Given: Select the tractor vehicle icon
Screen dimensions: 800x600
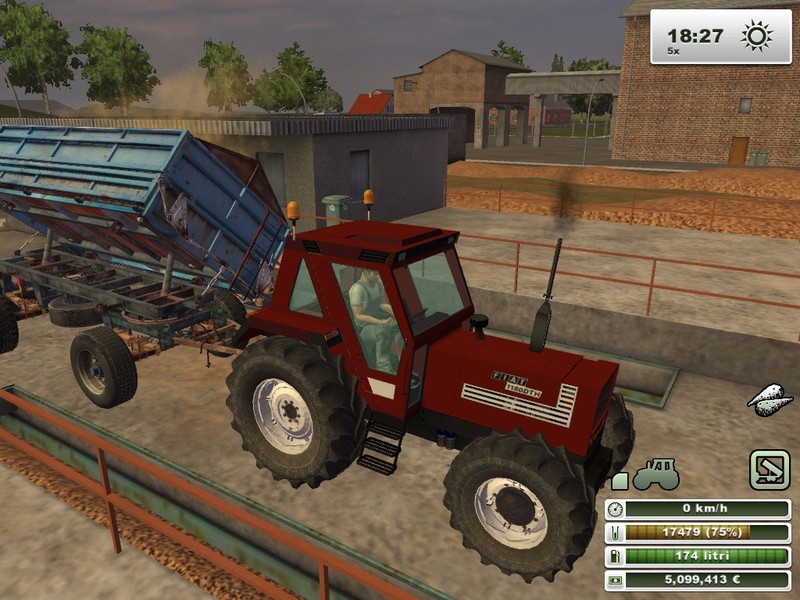Looking at the screenshot, I should (x=657, y=472).
